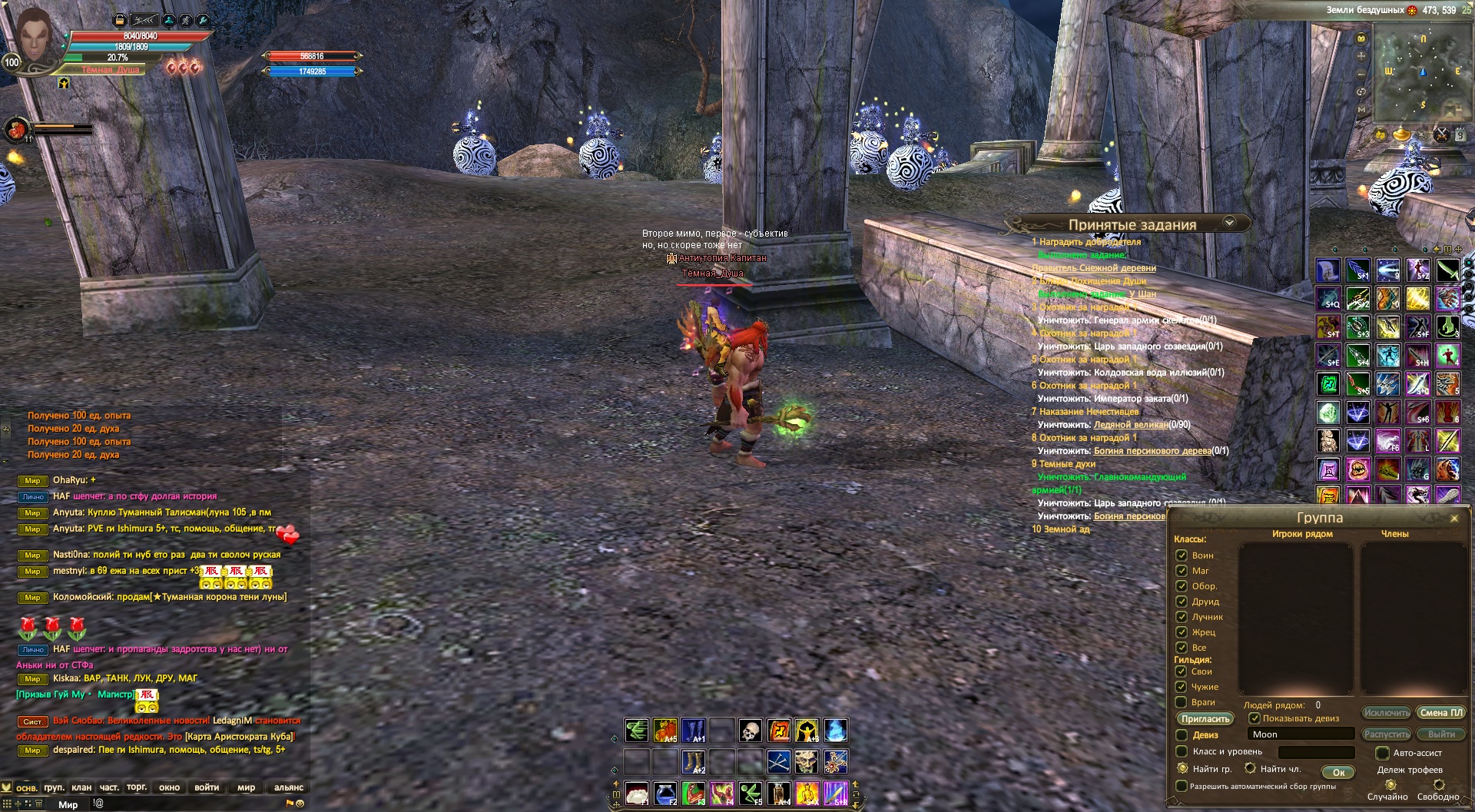Click the minimap in the corner
The height and width of the screenshot is (812, 1475).
1418,73
